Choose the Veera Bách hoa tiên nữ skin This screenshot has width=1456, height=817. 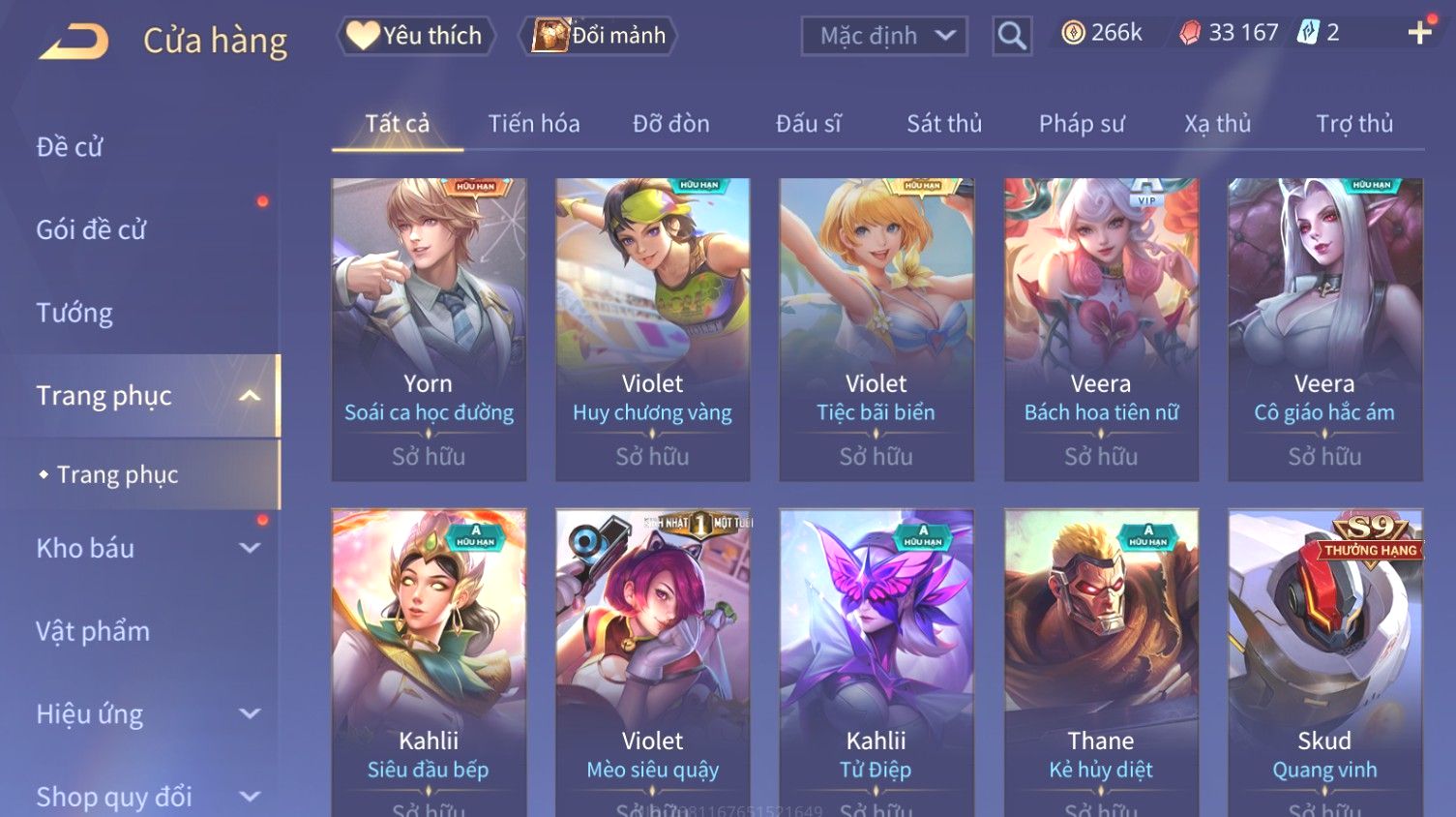1101,329
